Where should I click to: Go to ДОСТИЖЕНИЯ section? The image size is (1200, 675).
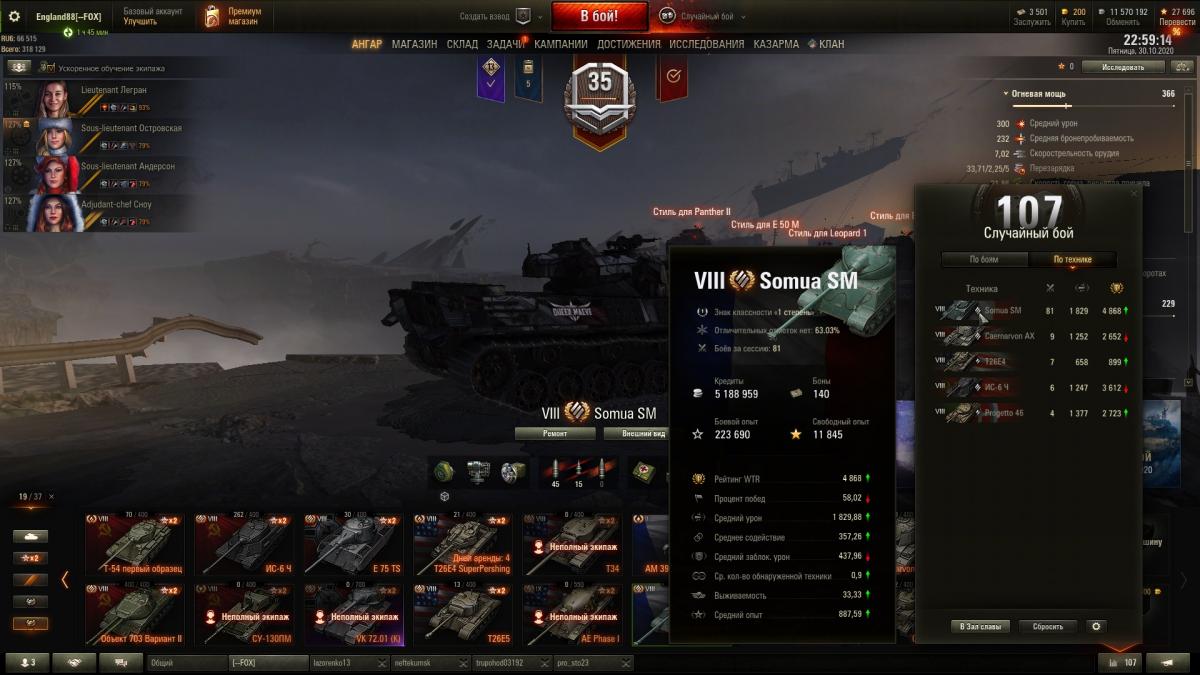pyautogui.click(x=628, y=44)
